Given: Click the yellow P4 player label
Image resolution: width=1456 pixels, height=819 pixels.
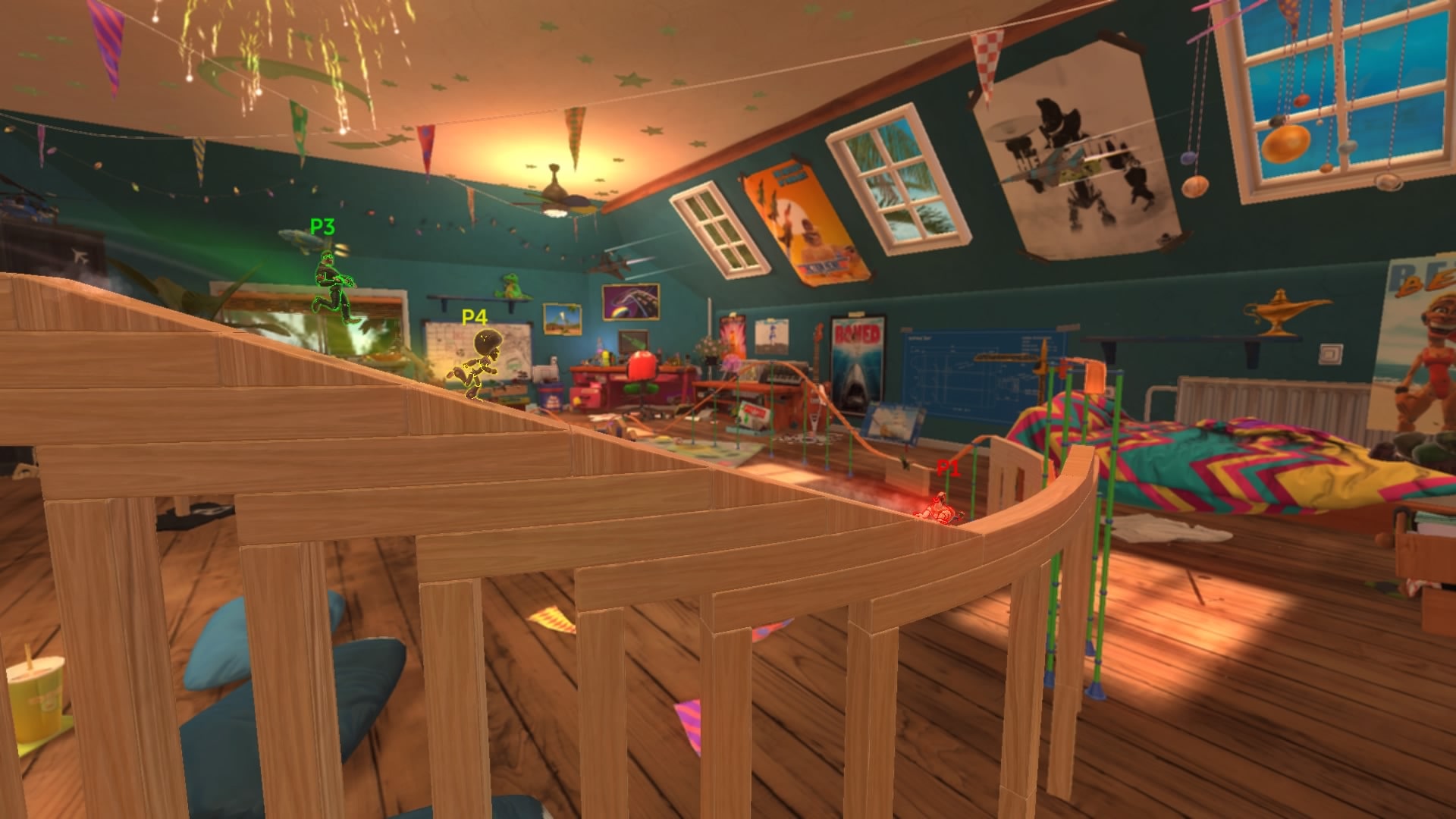Looking at the screenshot, I should [x=474, y=318].
